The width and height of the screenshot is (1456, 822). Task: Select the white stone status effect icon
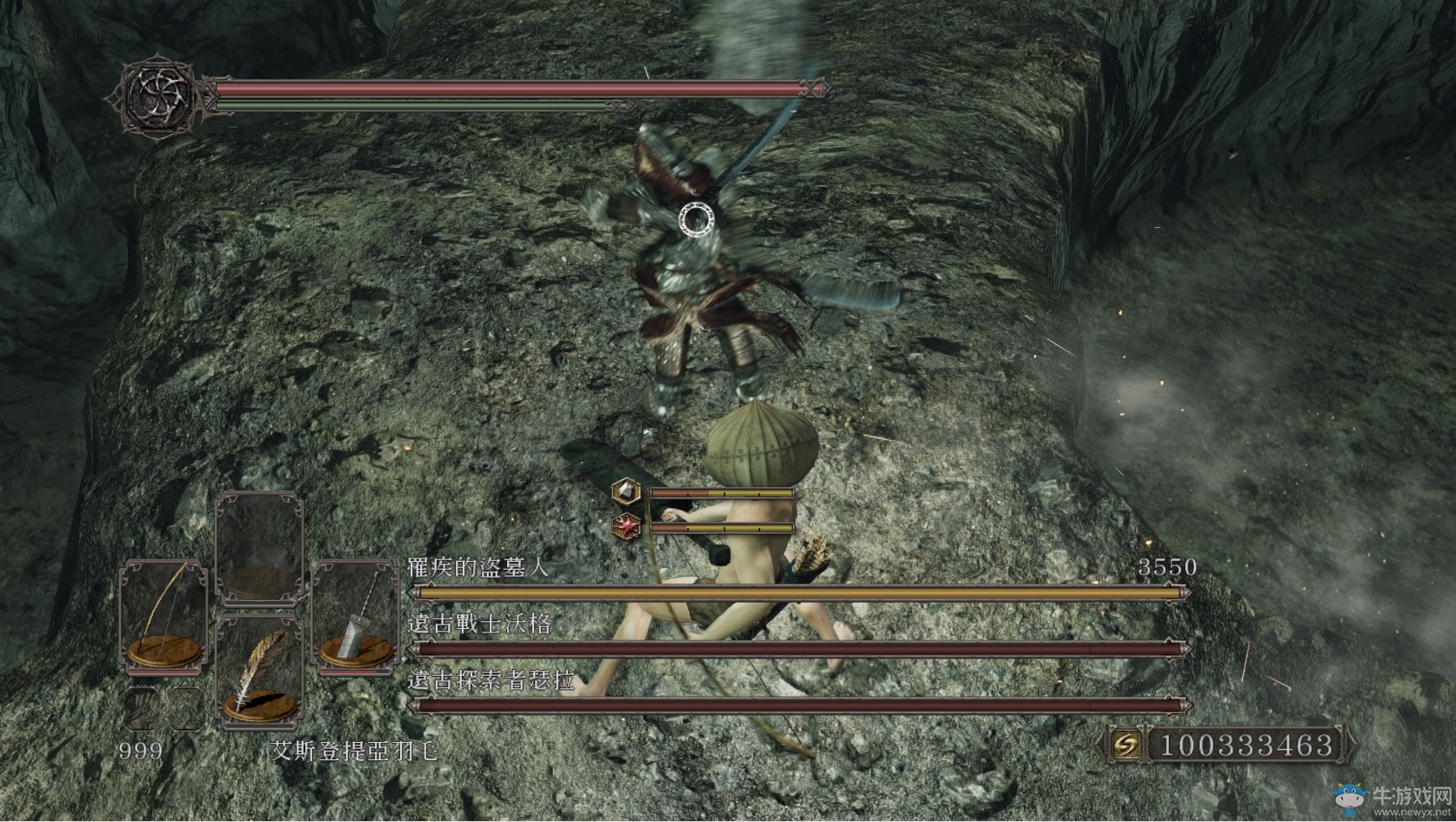pos(626,492)
